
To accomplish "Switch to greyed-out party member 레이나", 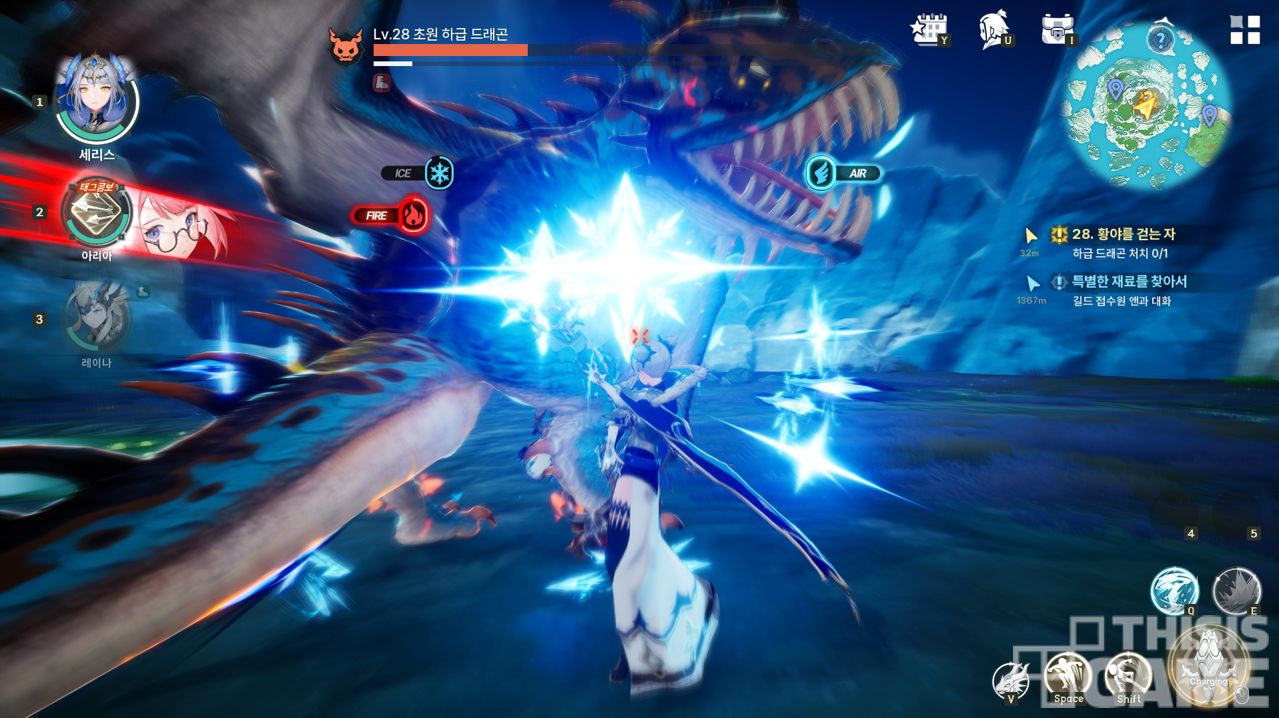I will (97, 317).
